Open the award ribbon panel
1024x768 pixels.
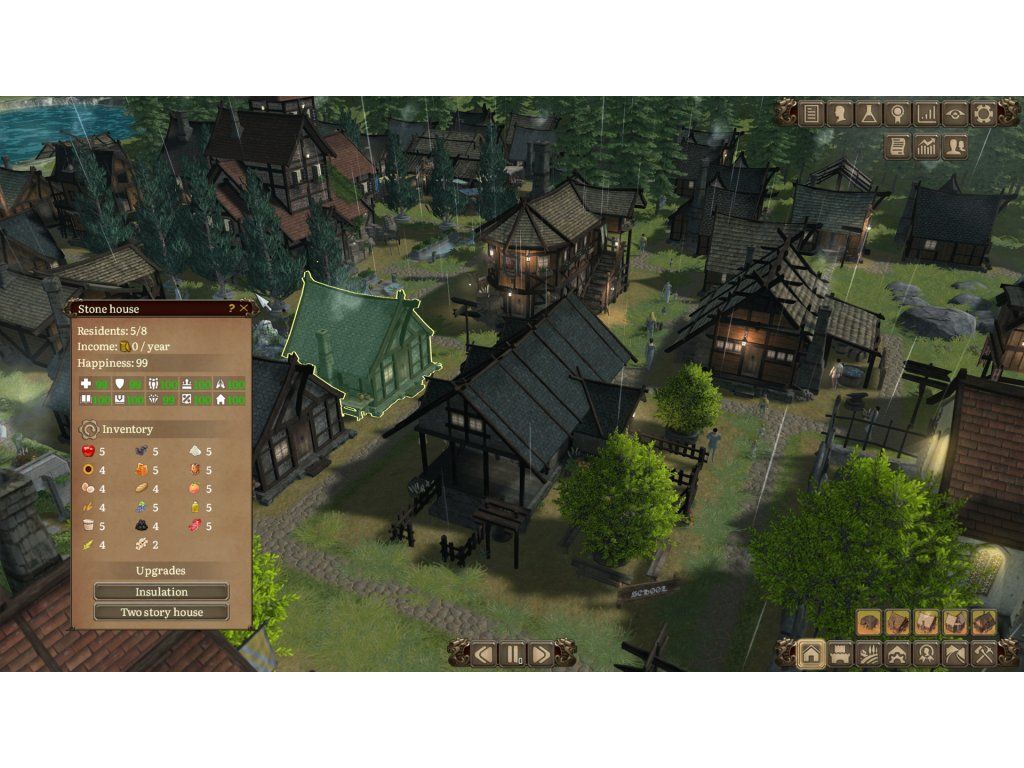(898, 114)
